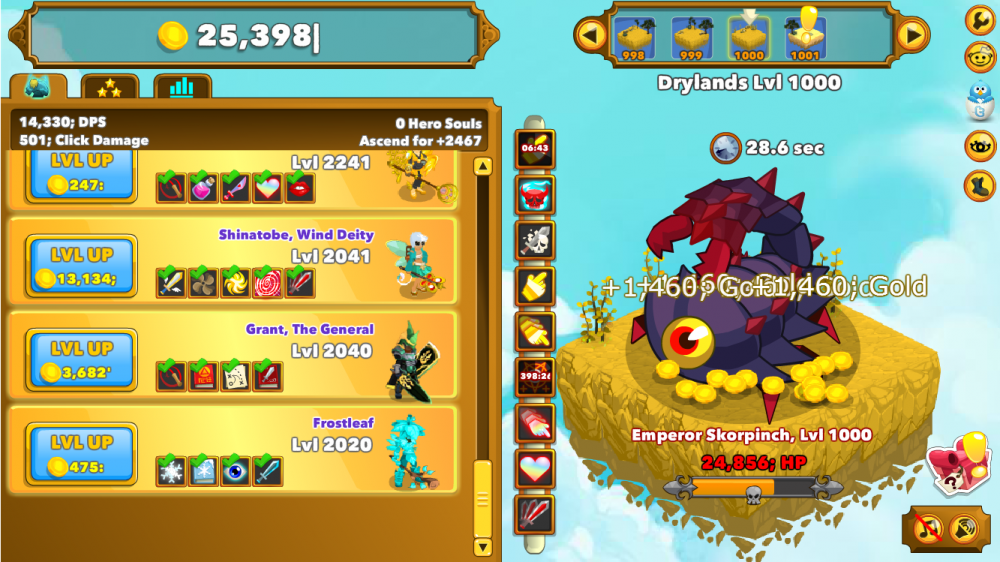This screenshot has height=562, width=1000.
Task: Open the bar chart statistics tab
Action: point(181,88)
